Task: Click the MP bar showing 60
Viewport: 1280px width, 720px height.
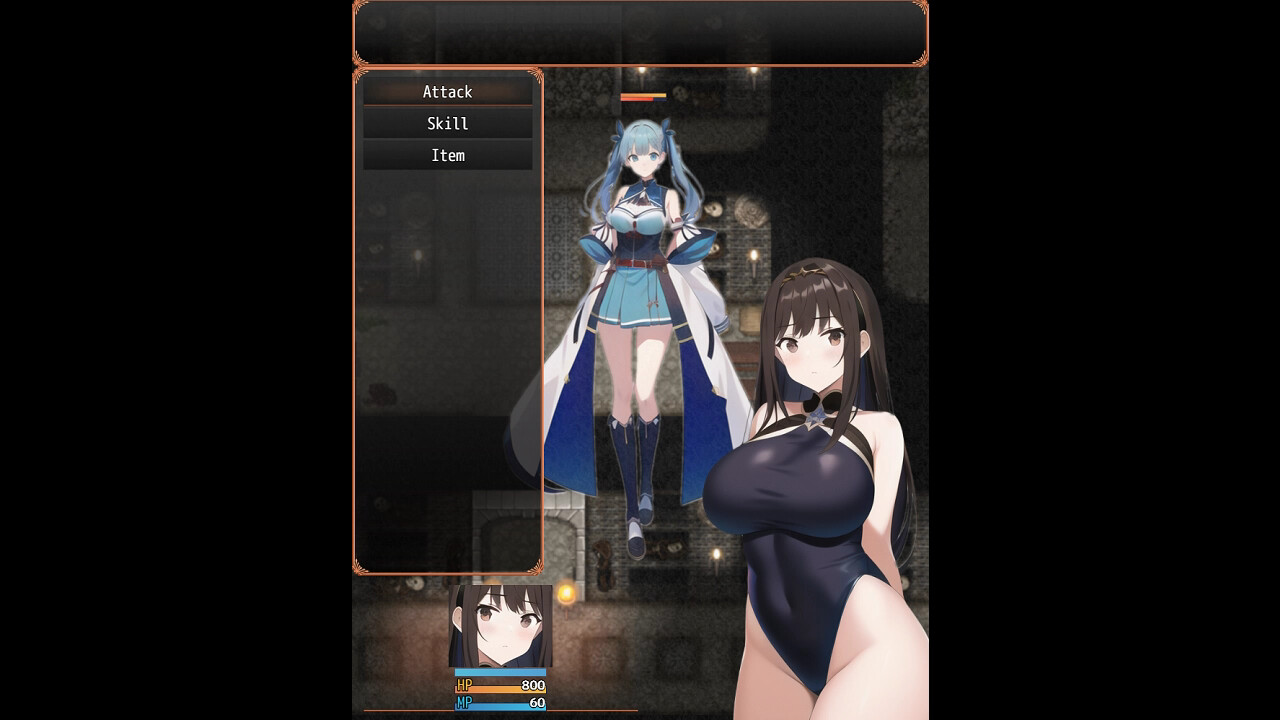Action: click(498, 703)
